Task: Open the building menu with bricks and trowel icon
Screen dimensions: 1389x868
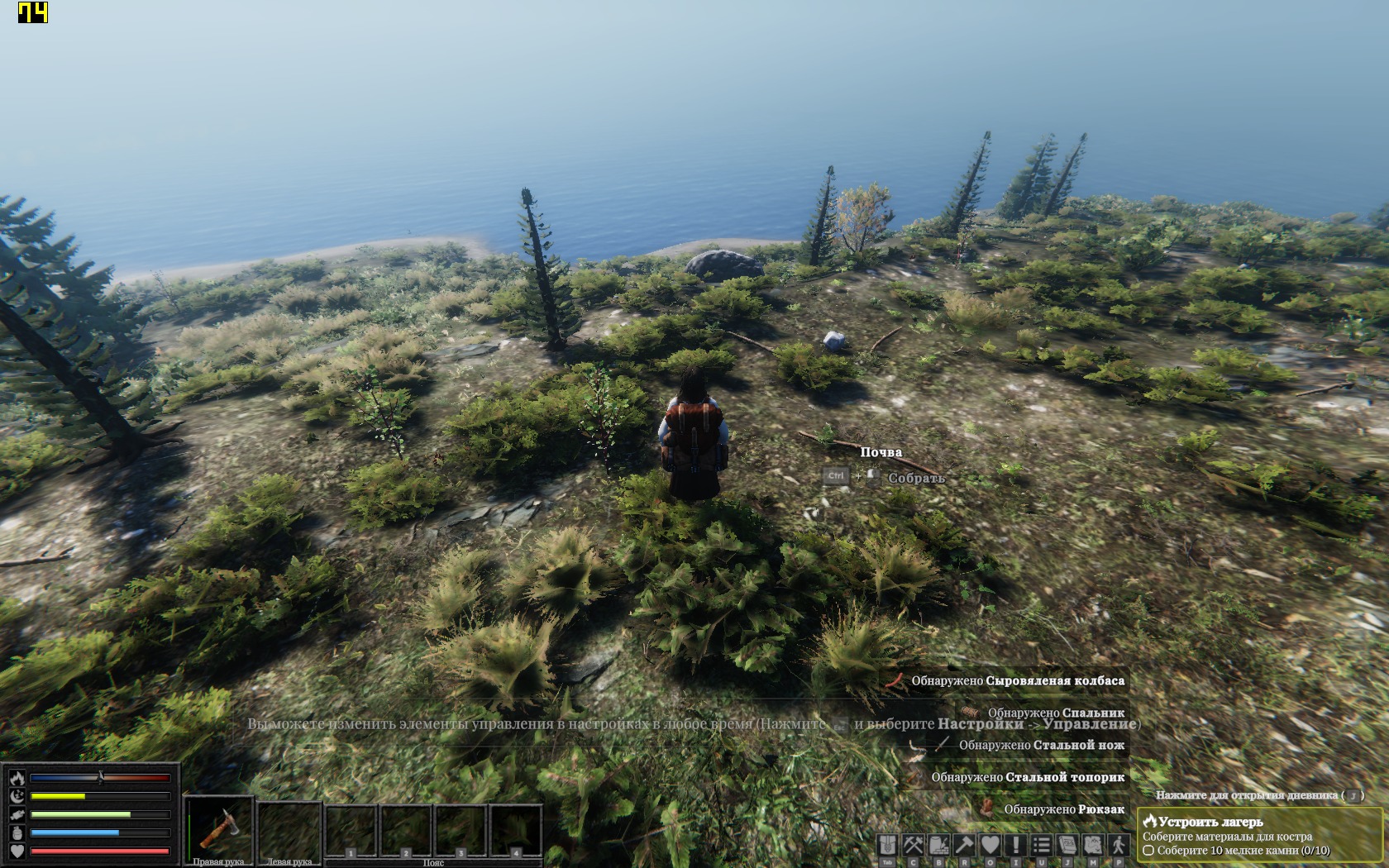Action: [939, 845]
